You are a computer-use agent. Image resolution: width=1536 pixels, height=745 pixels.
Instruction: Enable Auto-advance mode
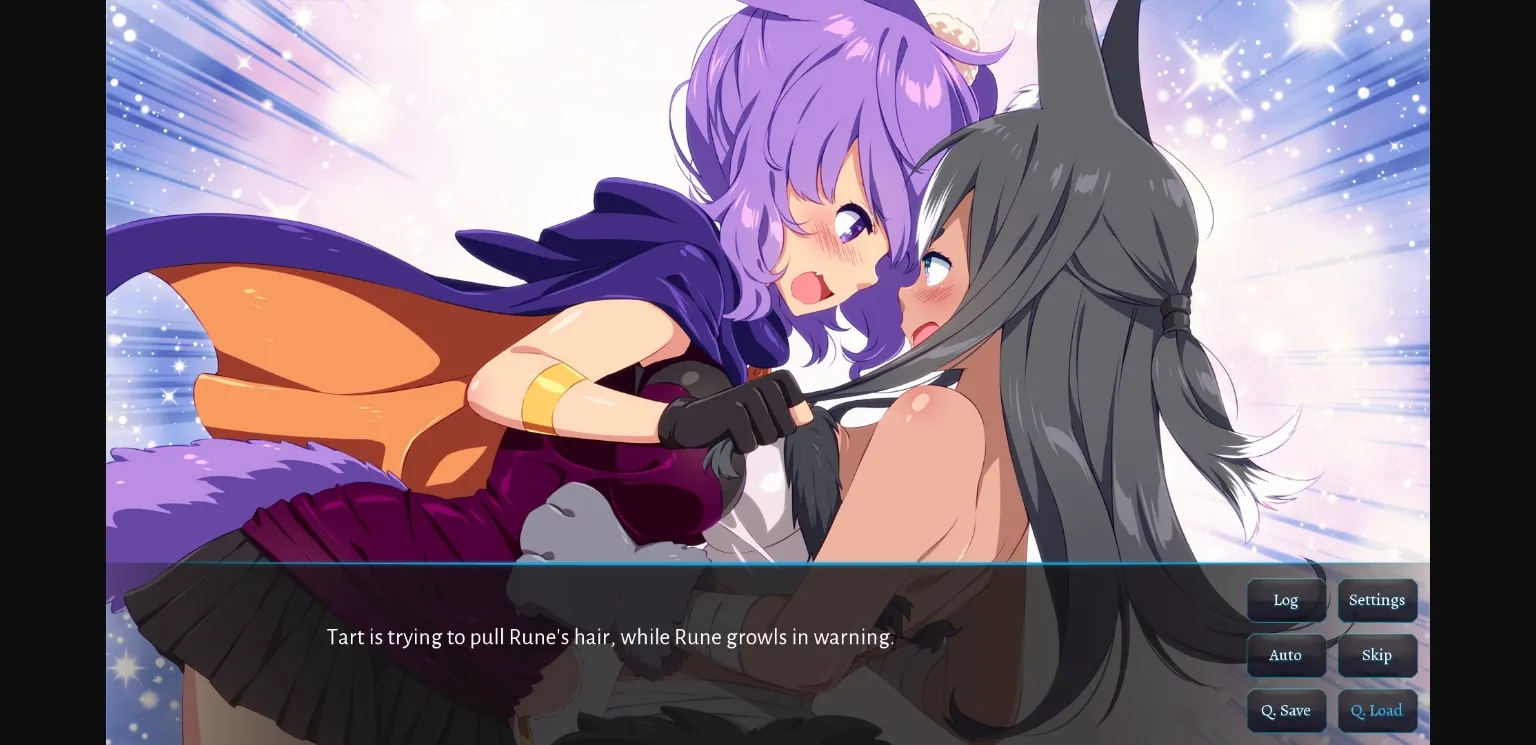click(1286, 655)
